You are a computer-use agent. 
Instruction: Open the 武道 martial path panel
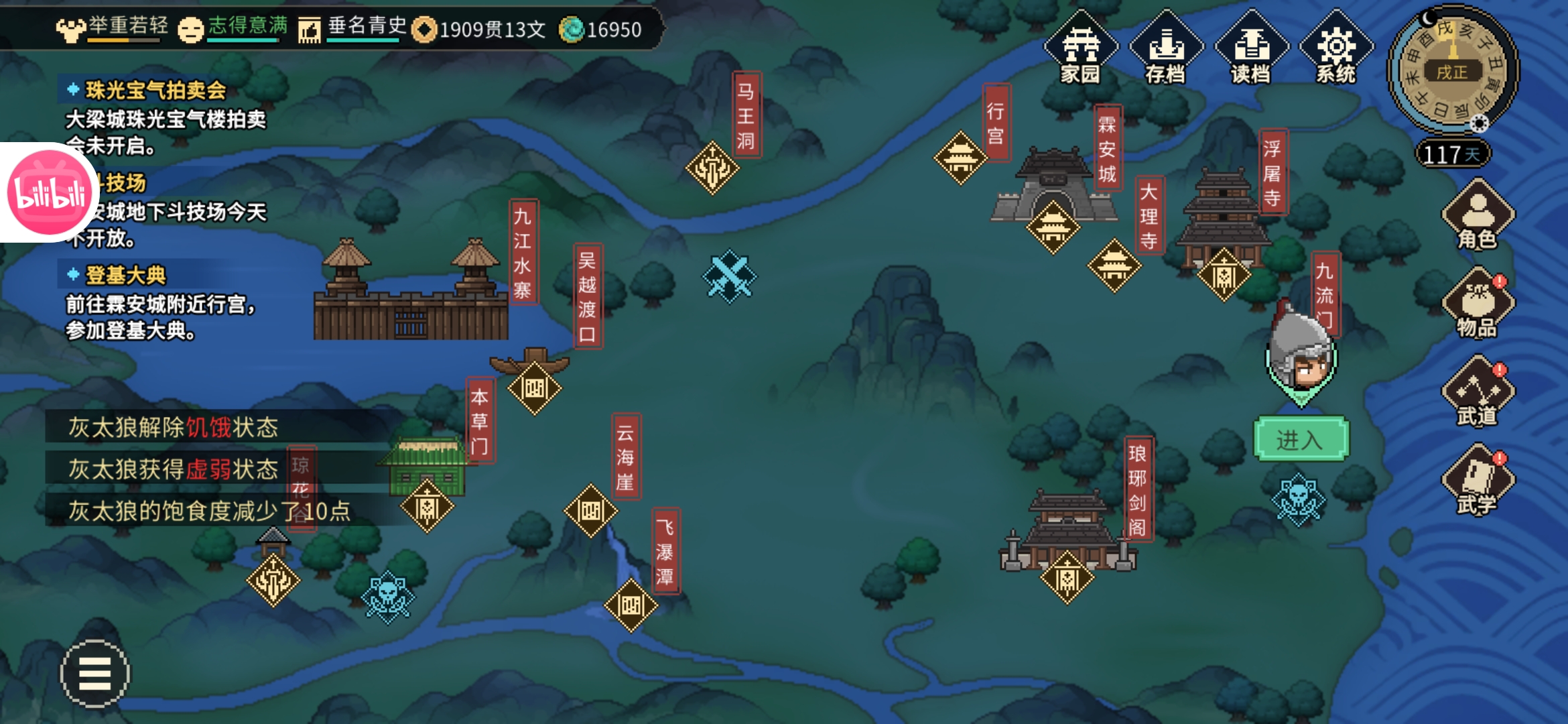pyautogui.click(x=1478, y=394)
